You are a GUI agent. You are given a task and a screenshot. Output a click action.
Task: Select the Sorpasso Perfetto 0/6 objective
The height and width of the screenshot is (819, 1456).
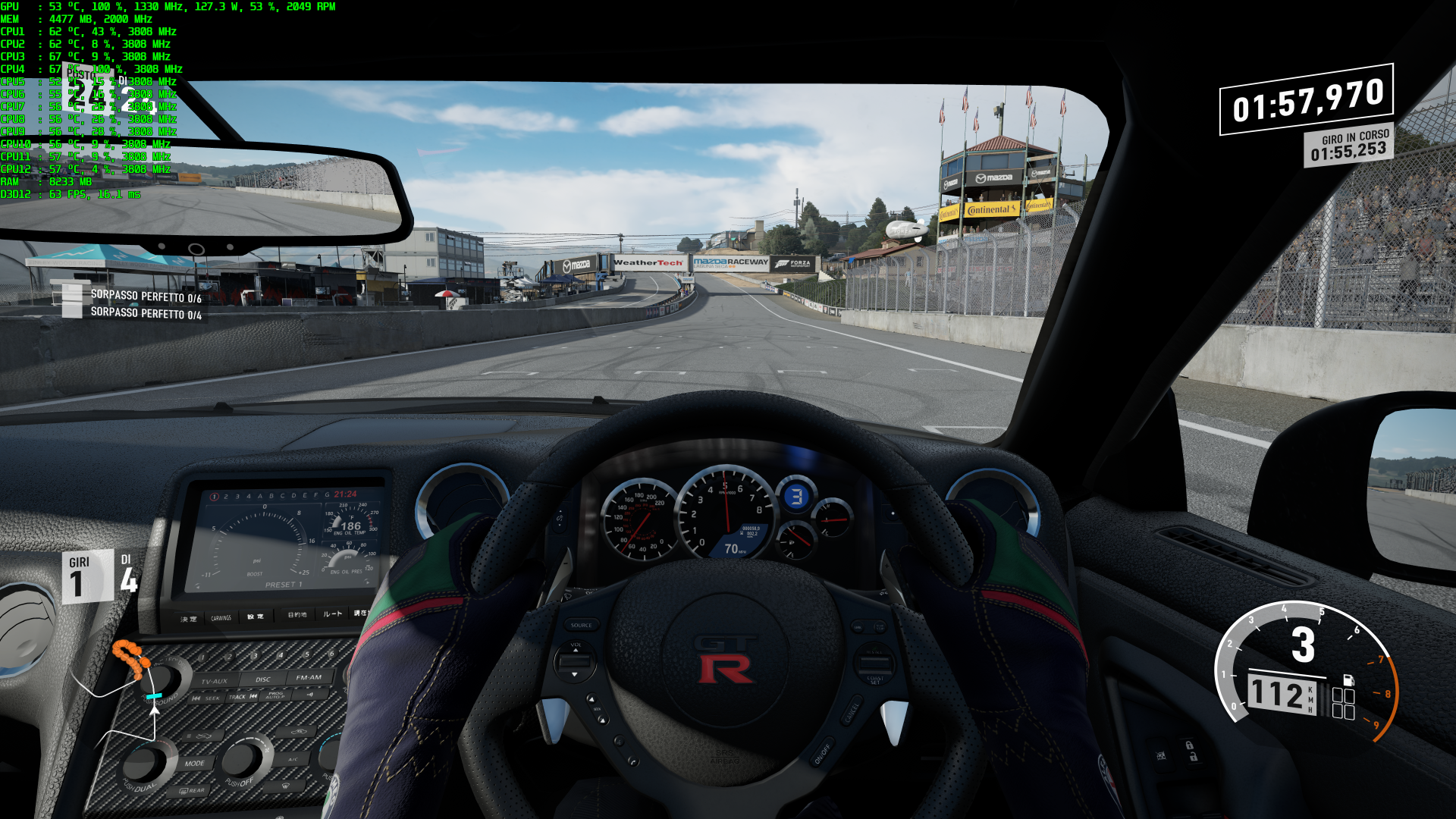[x=145, y=296]
